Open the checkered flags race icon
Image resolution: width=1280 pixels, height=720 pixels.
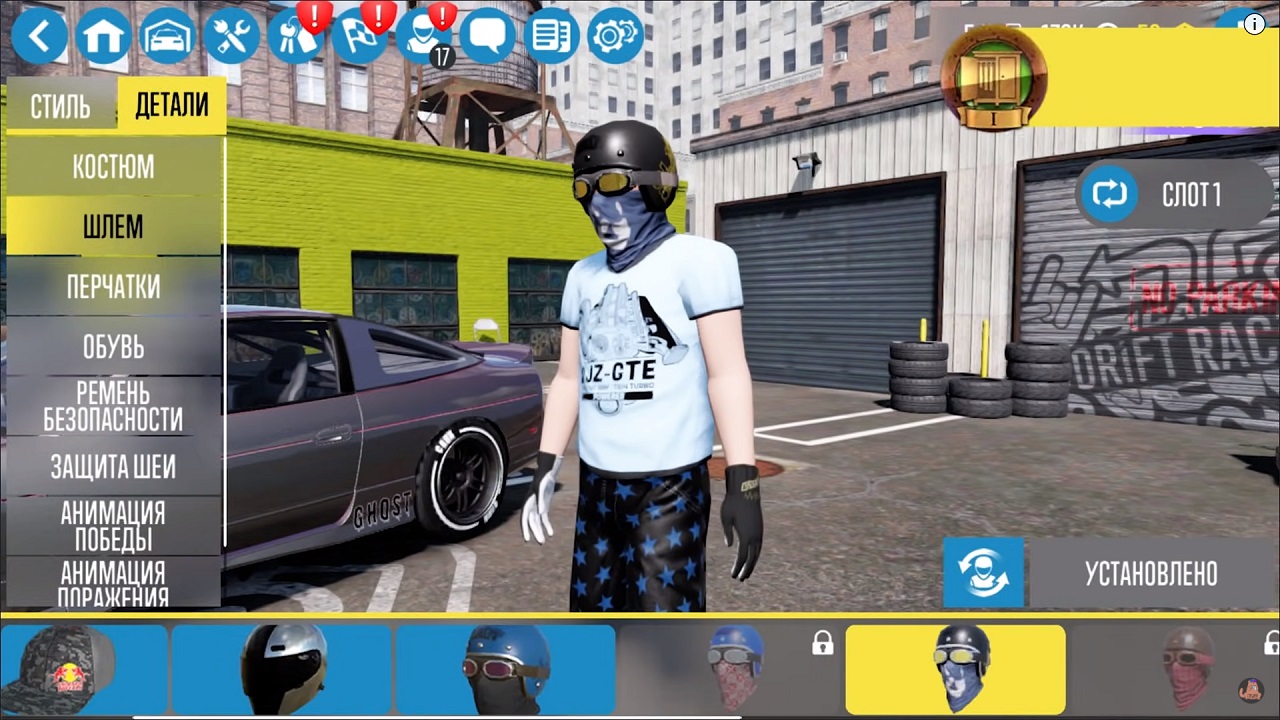pos(359,37)
